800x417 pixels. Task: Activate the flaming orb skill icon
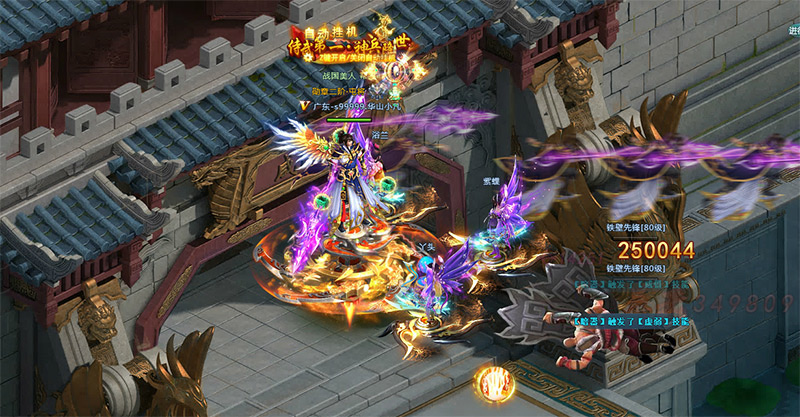[x=493, y=383]
